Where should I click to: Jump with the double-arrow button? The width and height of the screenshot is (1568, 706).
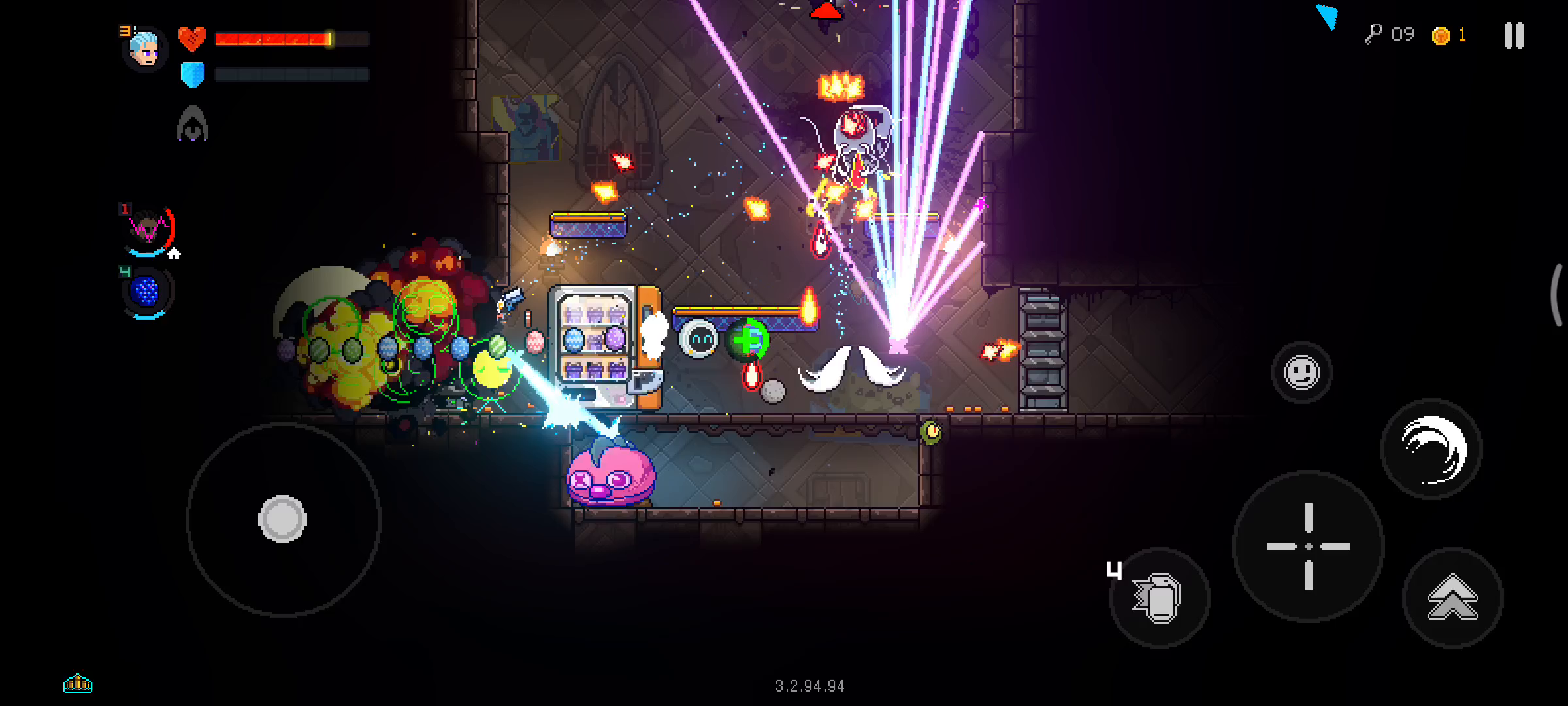[x=1452, y=597]
